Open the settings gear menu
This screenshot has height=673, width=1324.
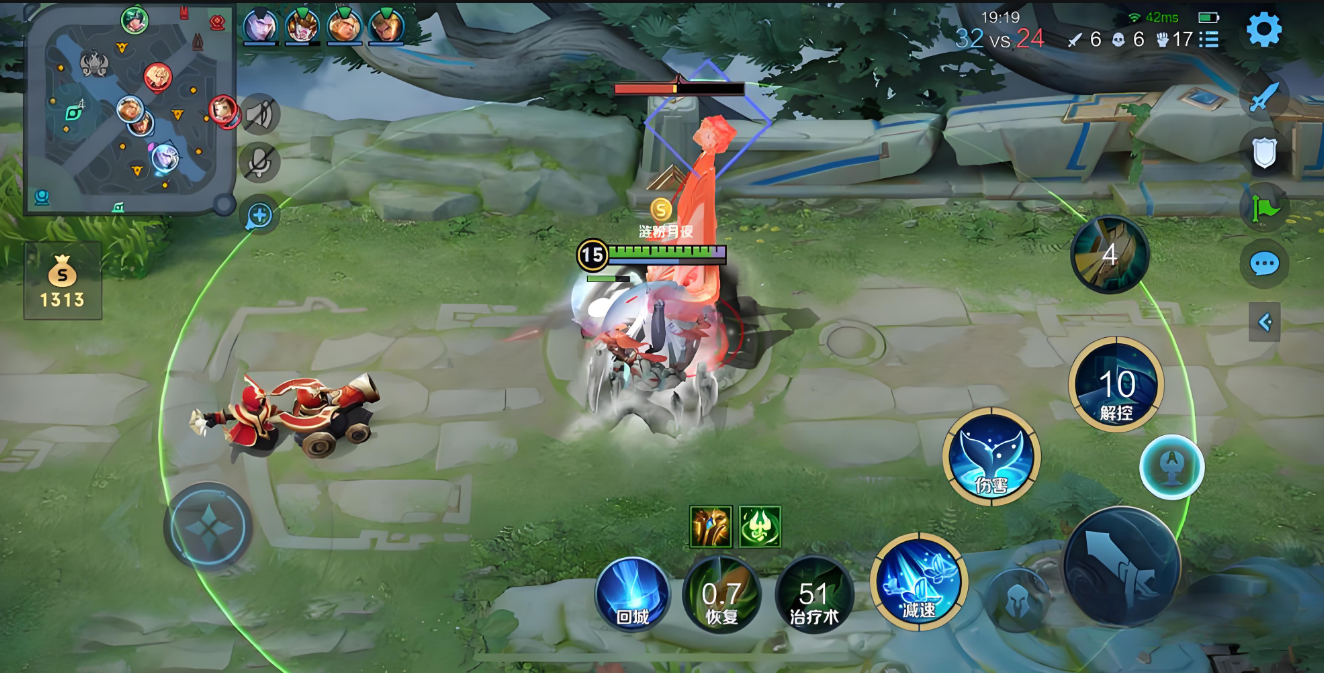coord(1264,30)
